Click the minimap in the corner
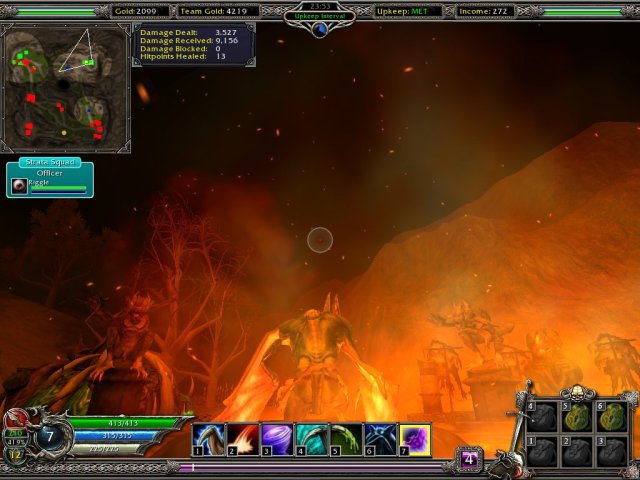640x480 pixels. pos(66,87)
